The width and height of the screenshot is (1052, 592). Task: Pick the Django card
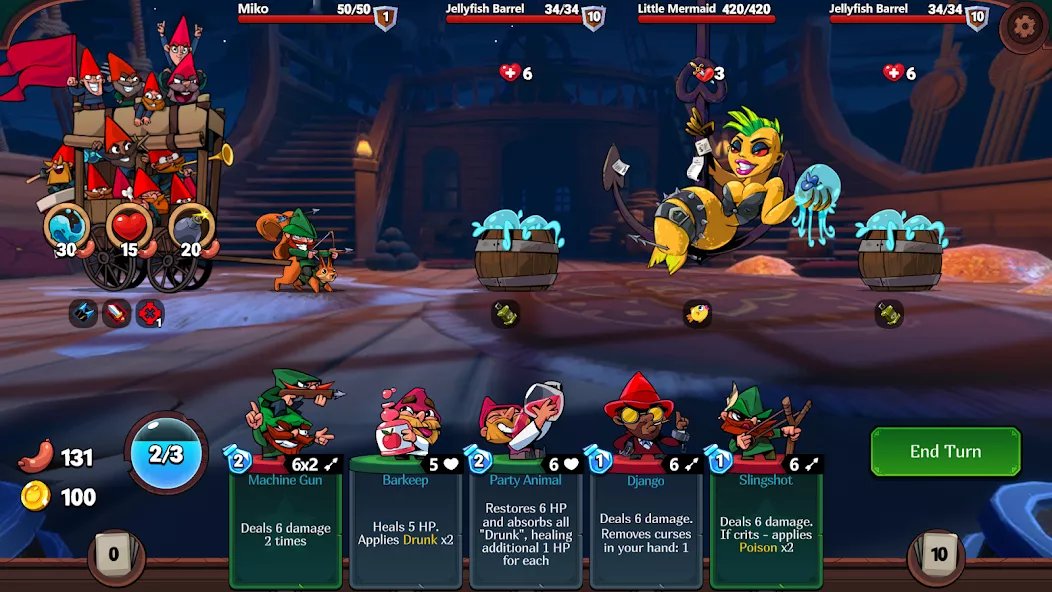[x=645, y=520]
